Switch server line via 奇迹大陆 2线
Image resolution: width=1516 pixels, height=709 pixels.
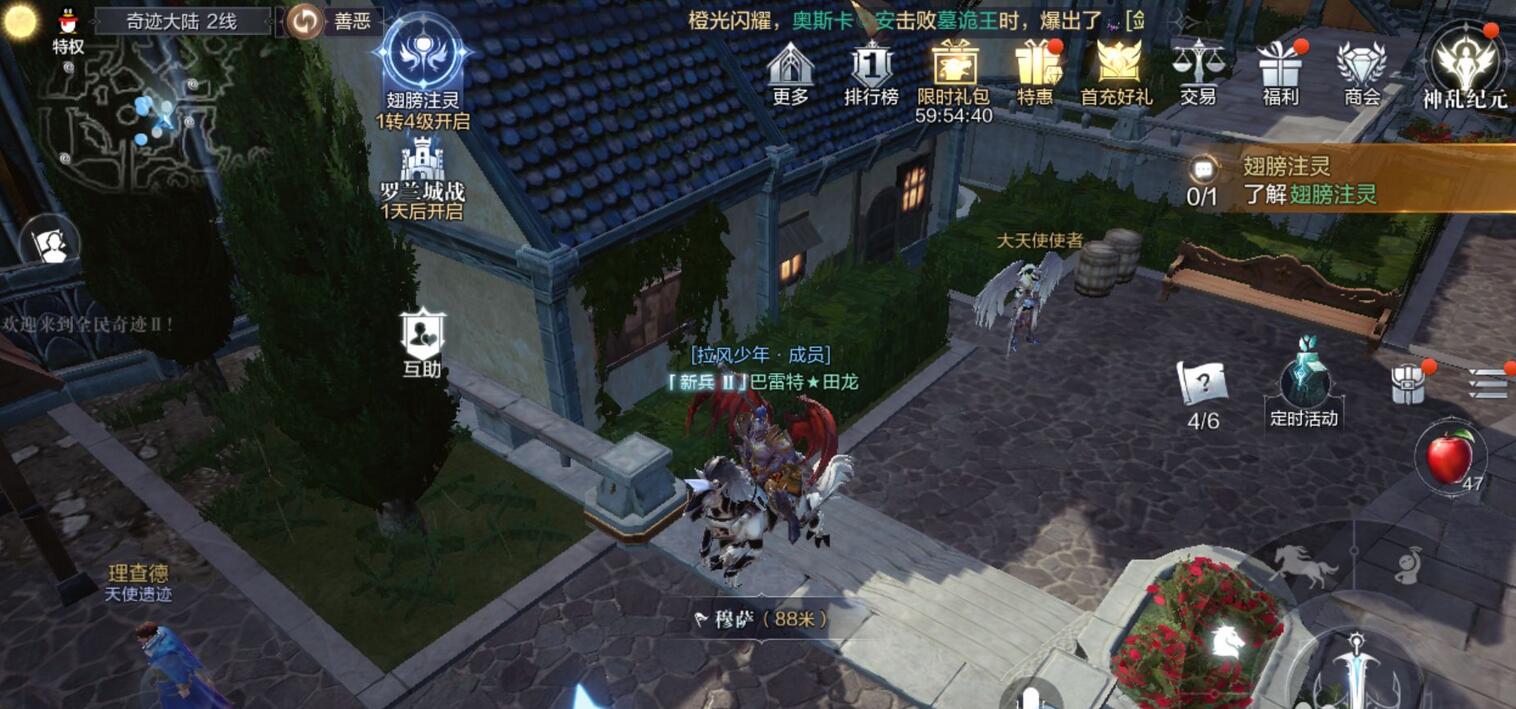point(182,21)
